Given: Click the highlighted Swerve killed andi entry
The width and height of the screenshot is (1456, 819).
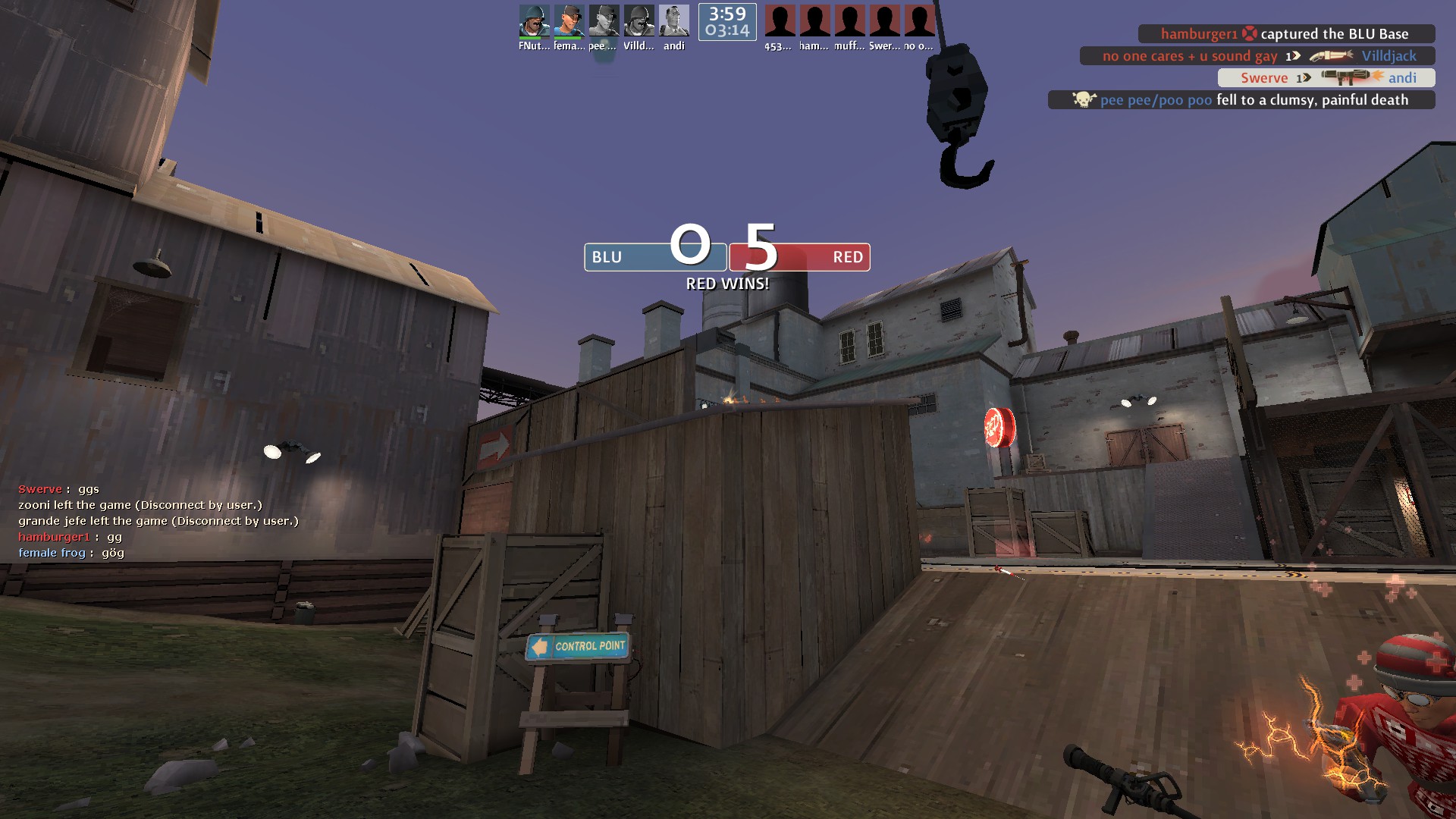Looking at the screenshot, I should 1326,78.
